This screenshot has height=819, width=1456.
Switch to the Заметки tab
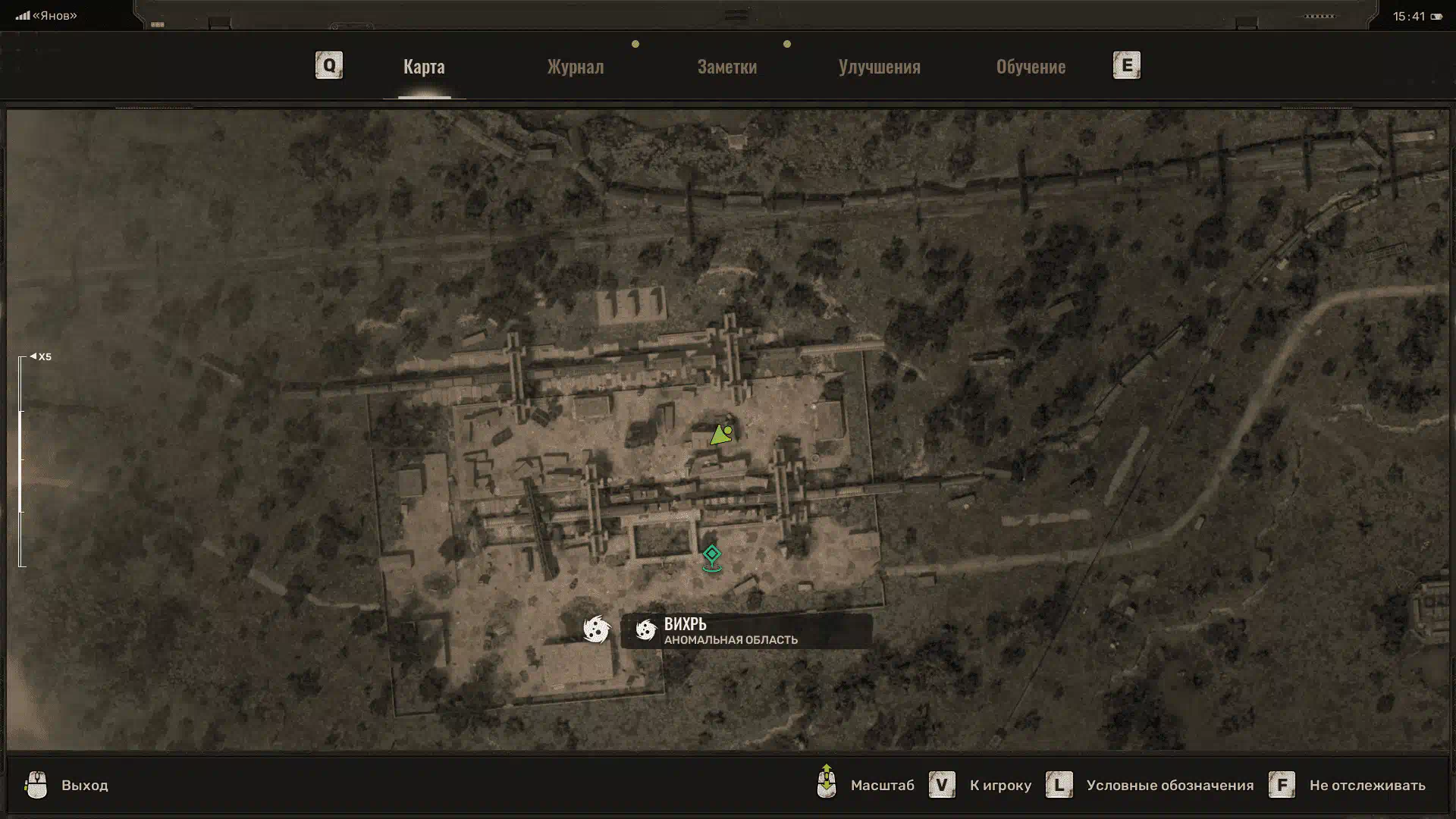pos(726,67)
